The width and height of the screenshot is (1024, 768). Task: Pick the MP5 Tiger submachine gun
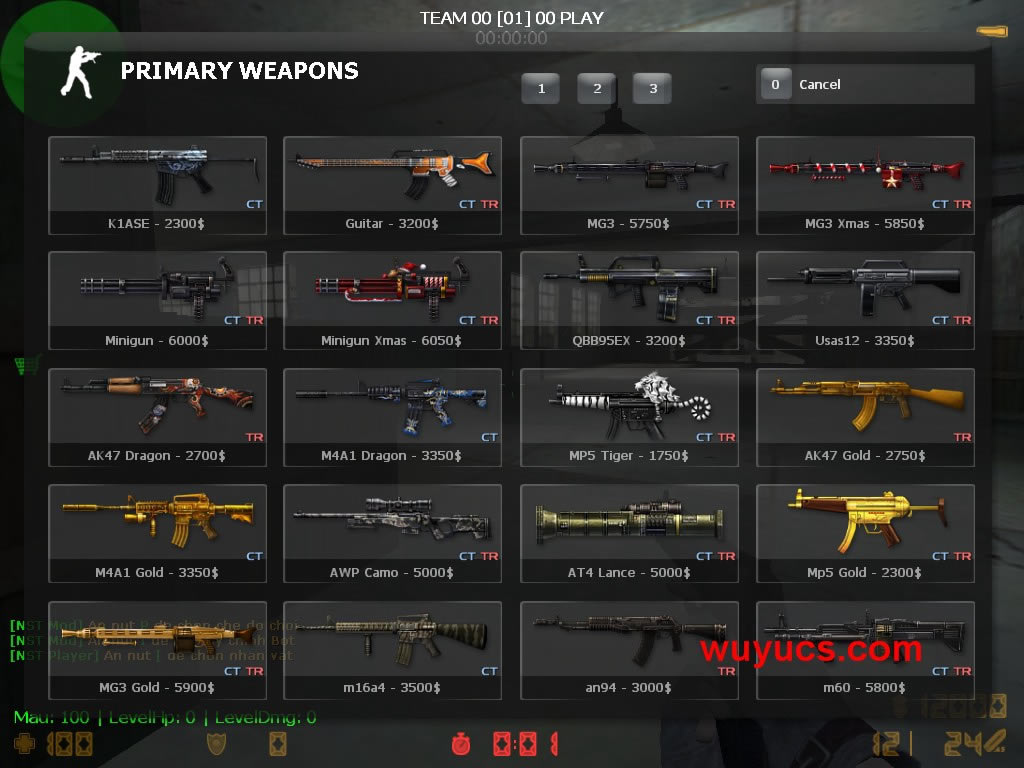[629, 417]
